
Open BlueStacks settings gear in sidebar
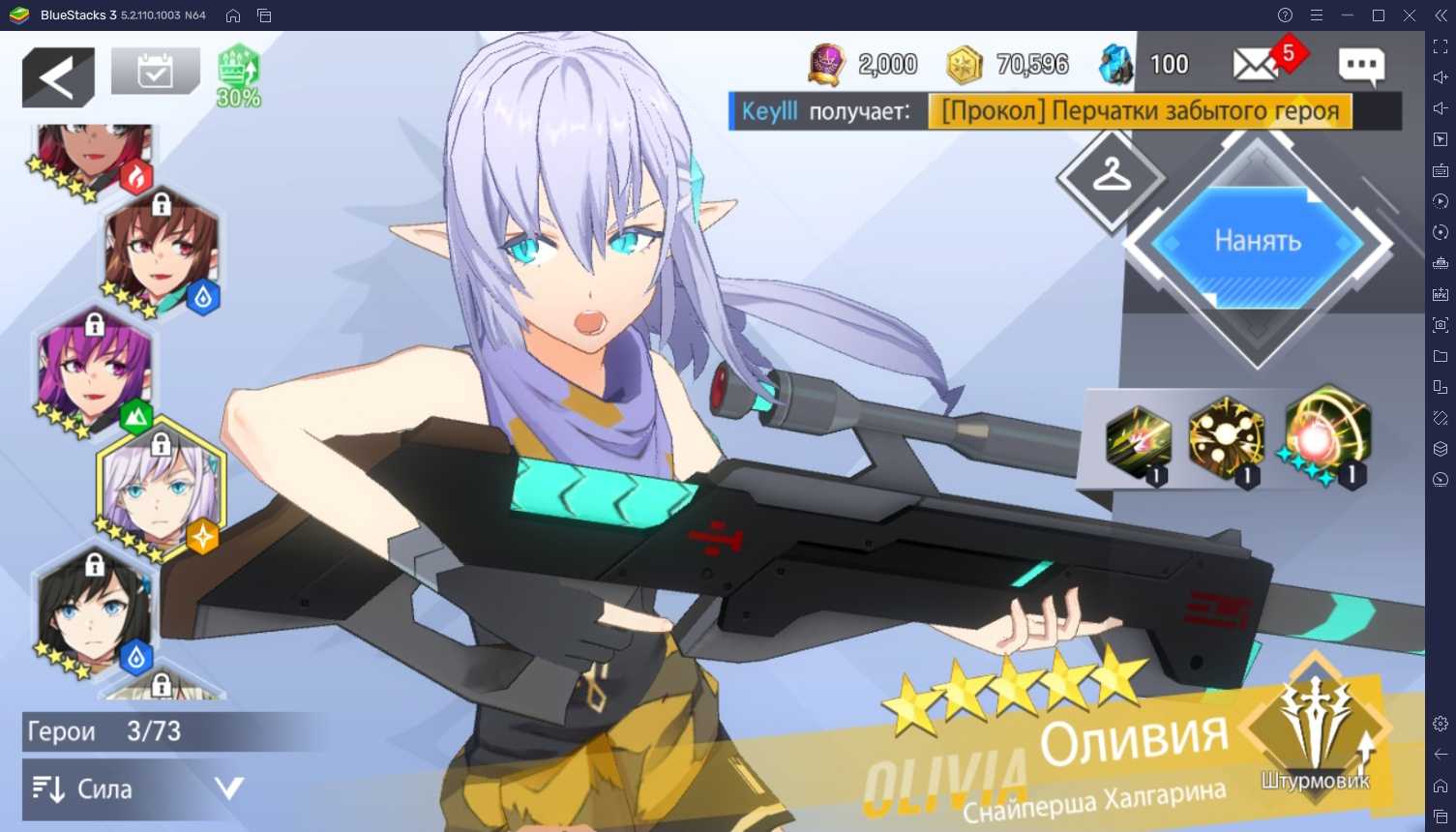point(1441,724)
